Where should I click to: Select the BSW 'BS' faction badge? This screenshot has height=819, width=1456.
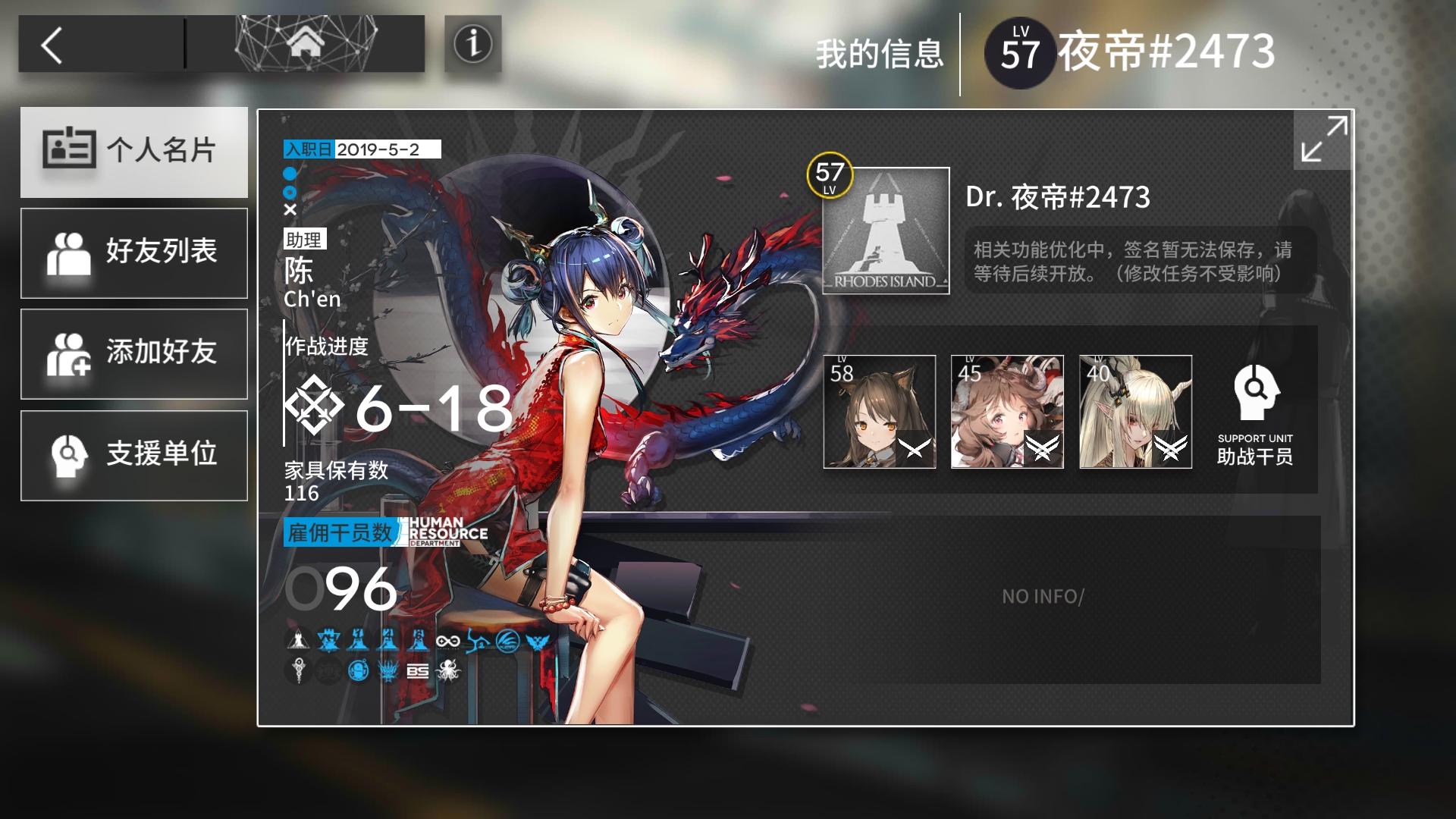(418, 670)
